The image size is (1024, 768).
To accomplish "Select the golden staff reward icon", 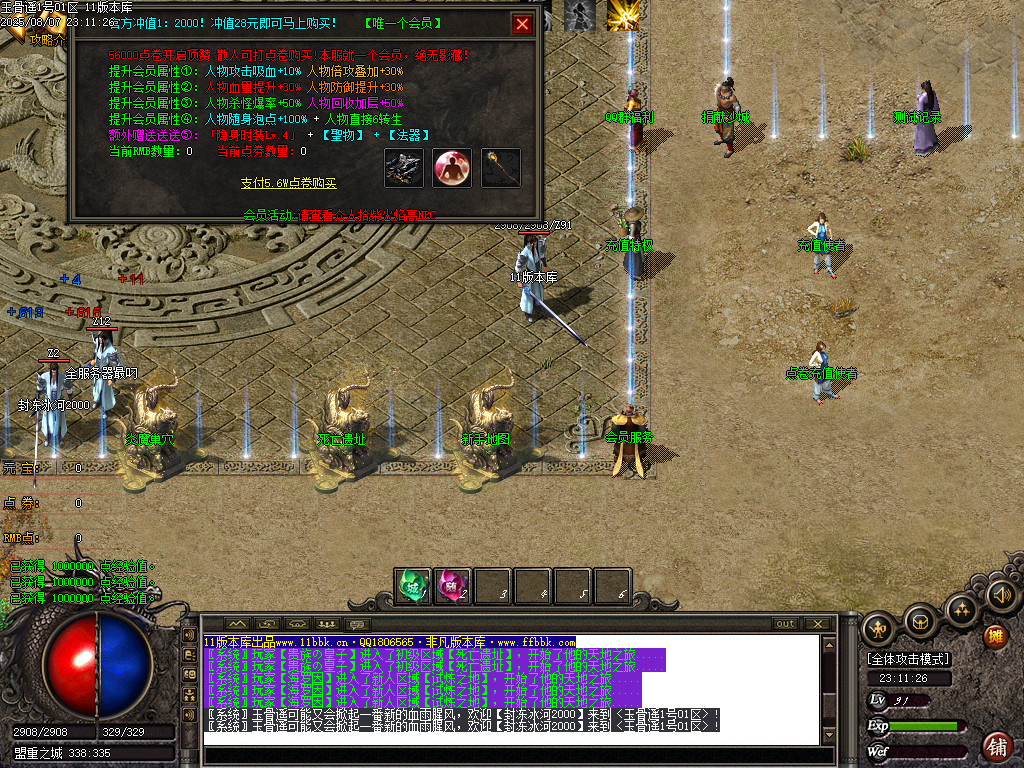I will (500, 168).
